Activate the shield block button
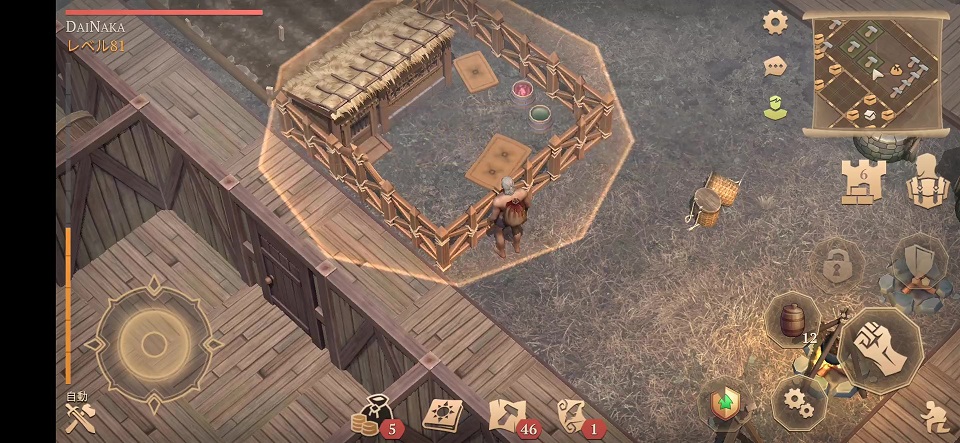 (919, 262)
